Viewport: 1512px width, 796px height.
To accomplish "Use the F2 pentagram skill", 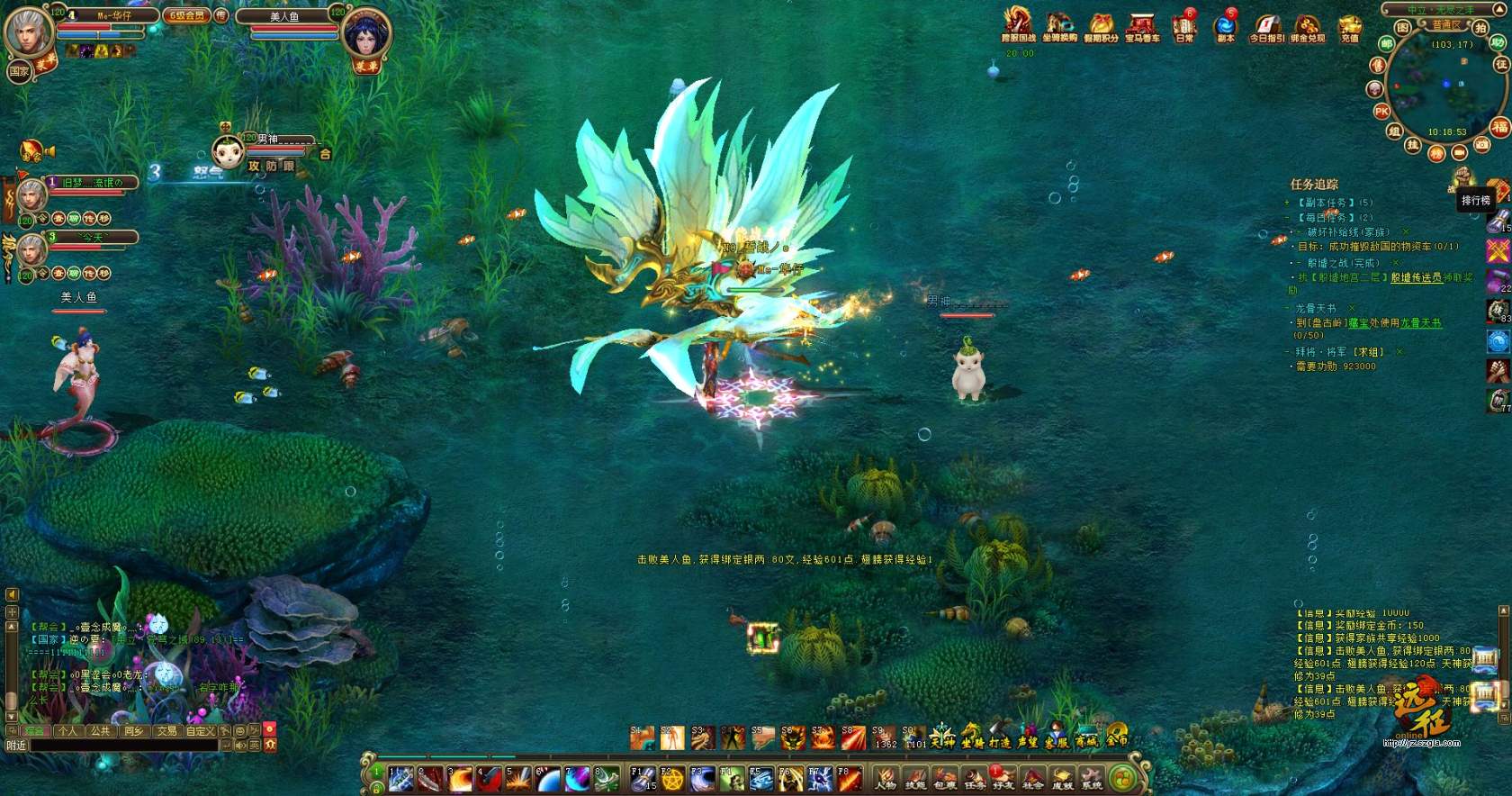I will pos(671,778).
